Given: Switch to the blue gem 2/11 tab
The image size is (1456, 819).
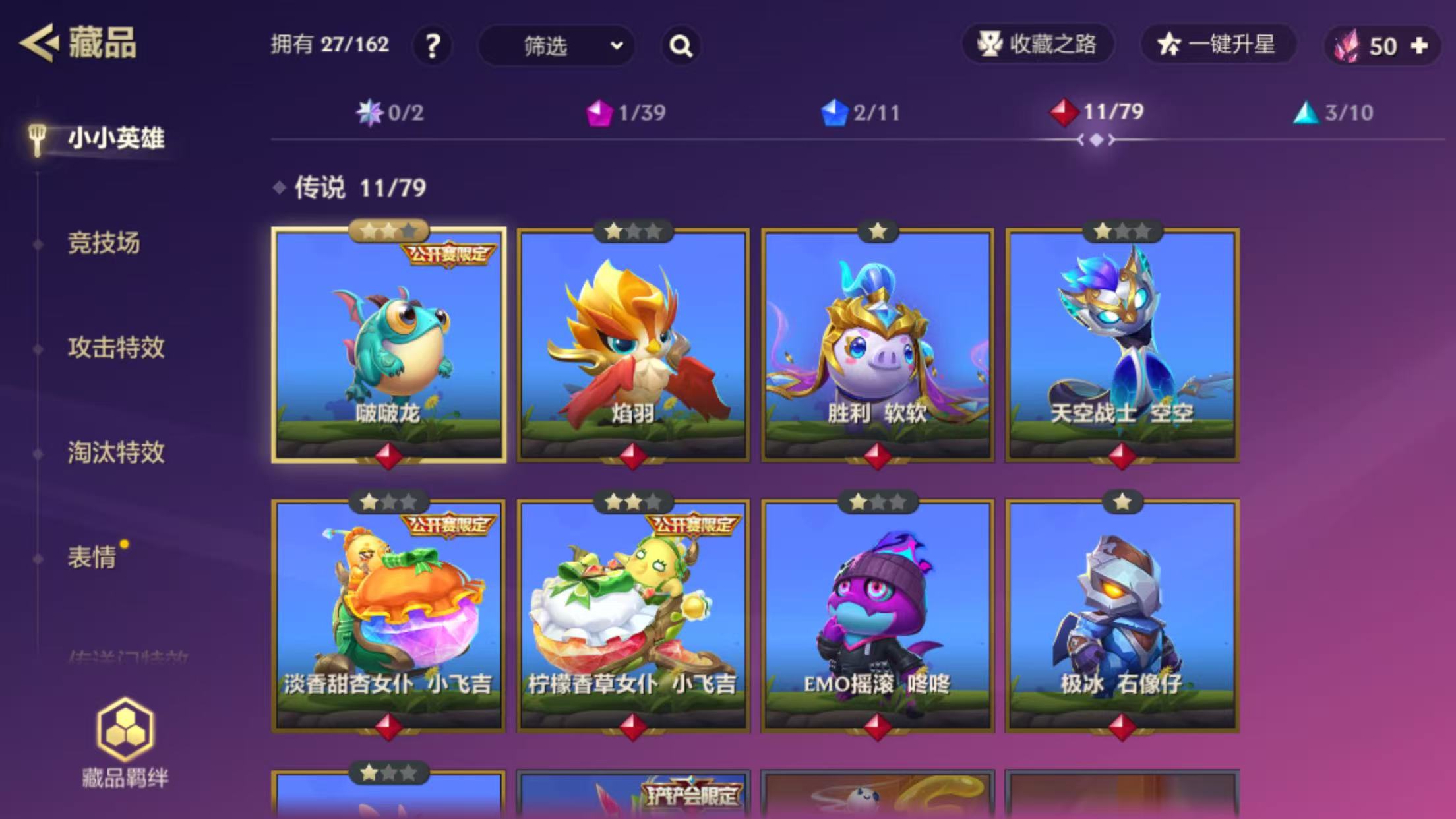Looking at the screenshot, I should [x=861, y=113].
